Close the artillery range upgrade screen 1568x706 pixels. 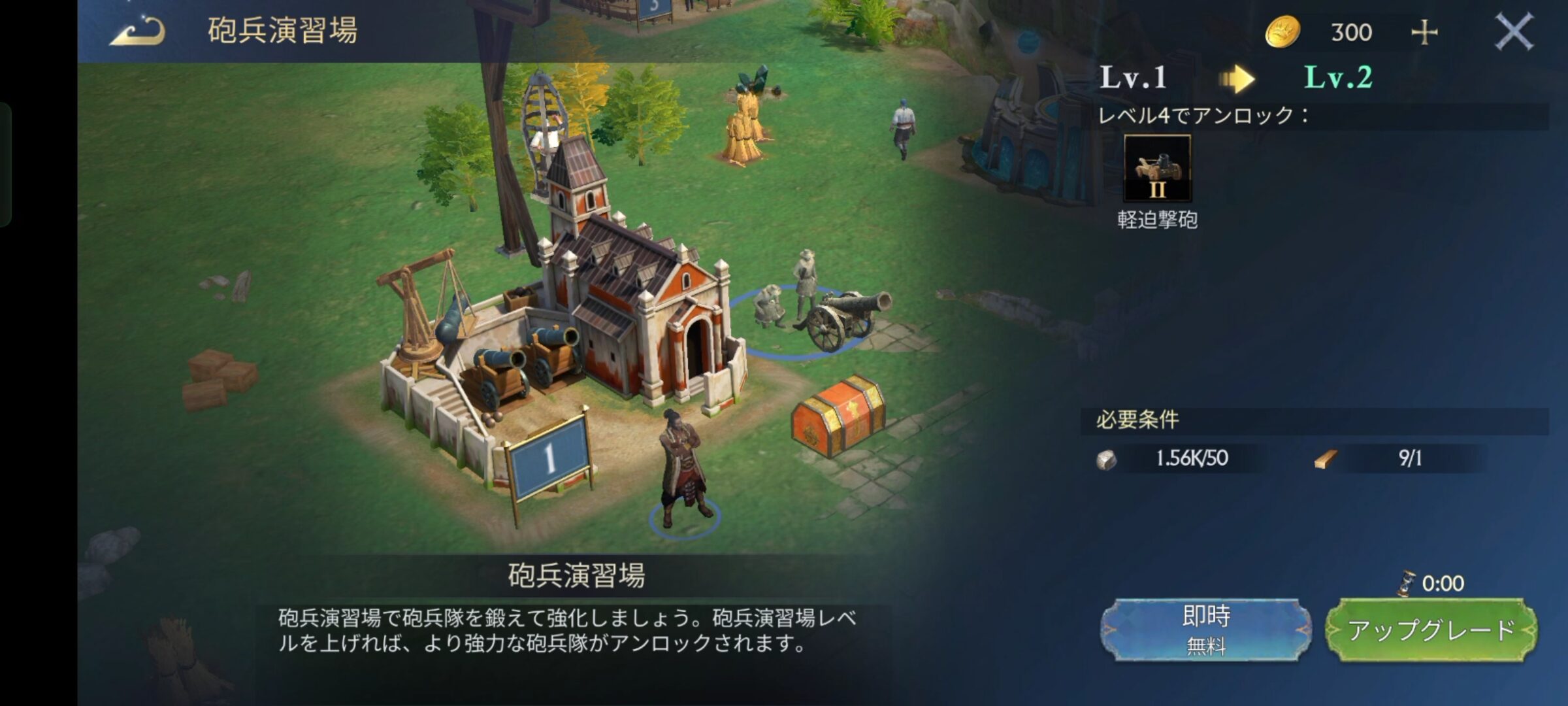pyautogui.click(x=1513, y=33)
